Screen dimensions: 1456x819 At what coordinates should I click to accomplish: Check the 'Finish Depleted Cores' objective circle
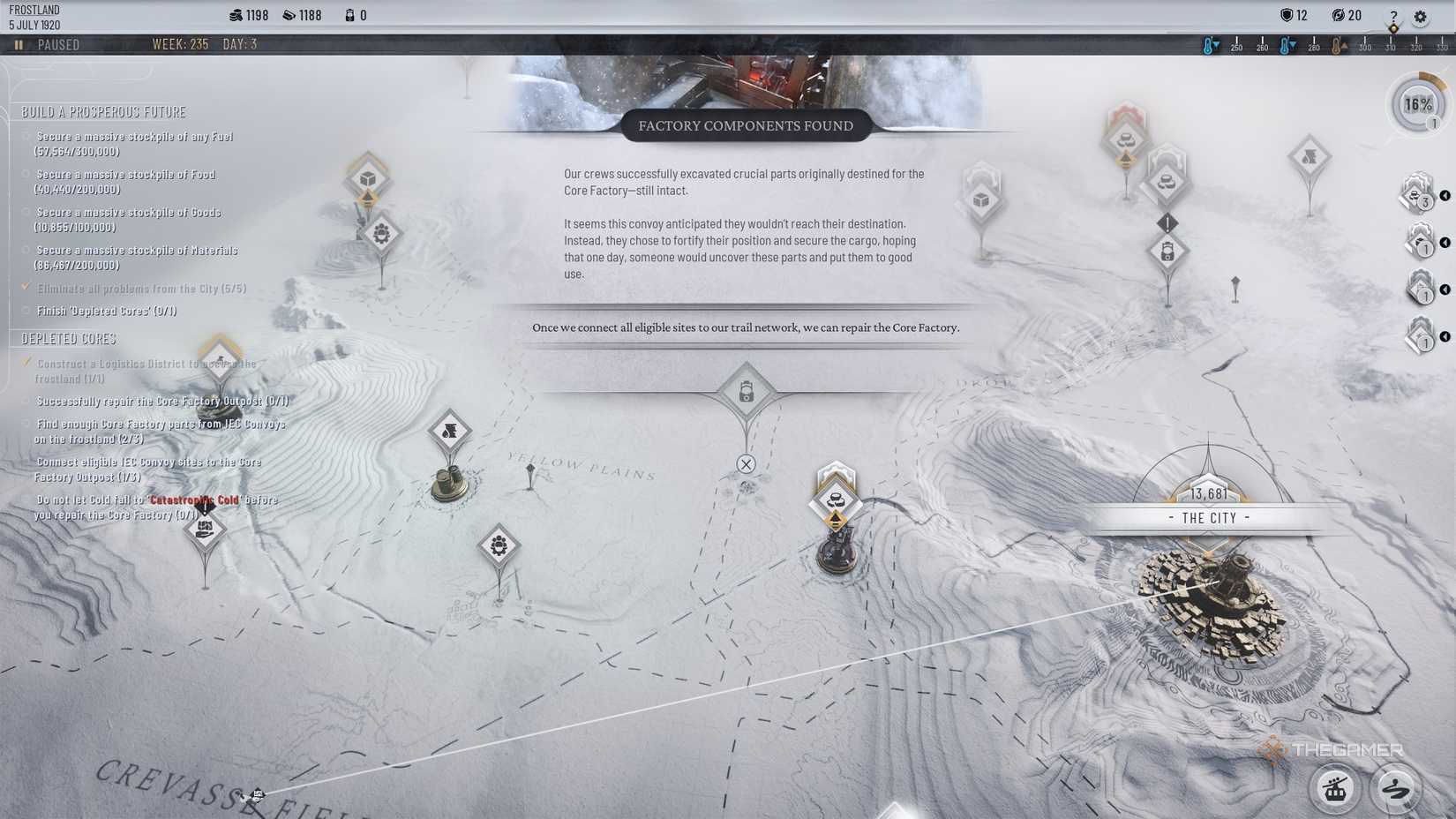(25, 311)
